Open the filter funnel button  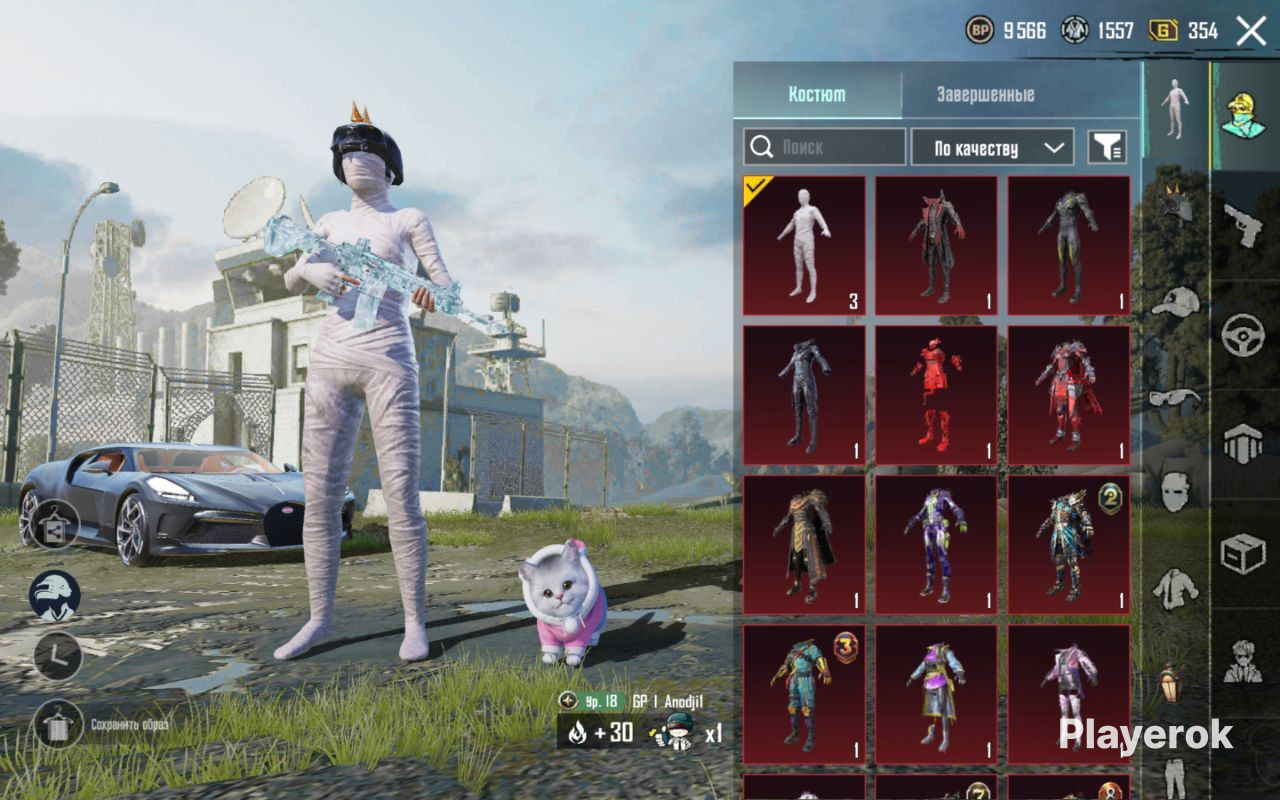[1107, 148]
